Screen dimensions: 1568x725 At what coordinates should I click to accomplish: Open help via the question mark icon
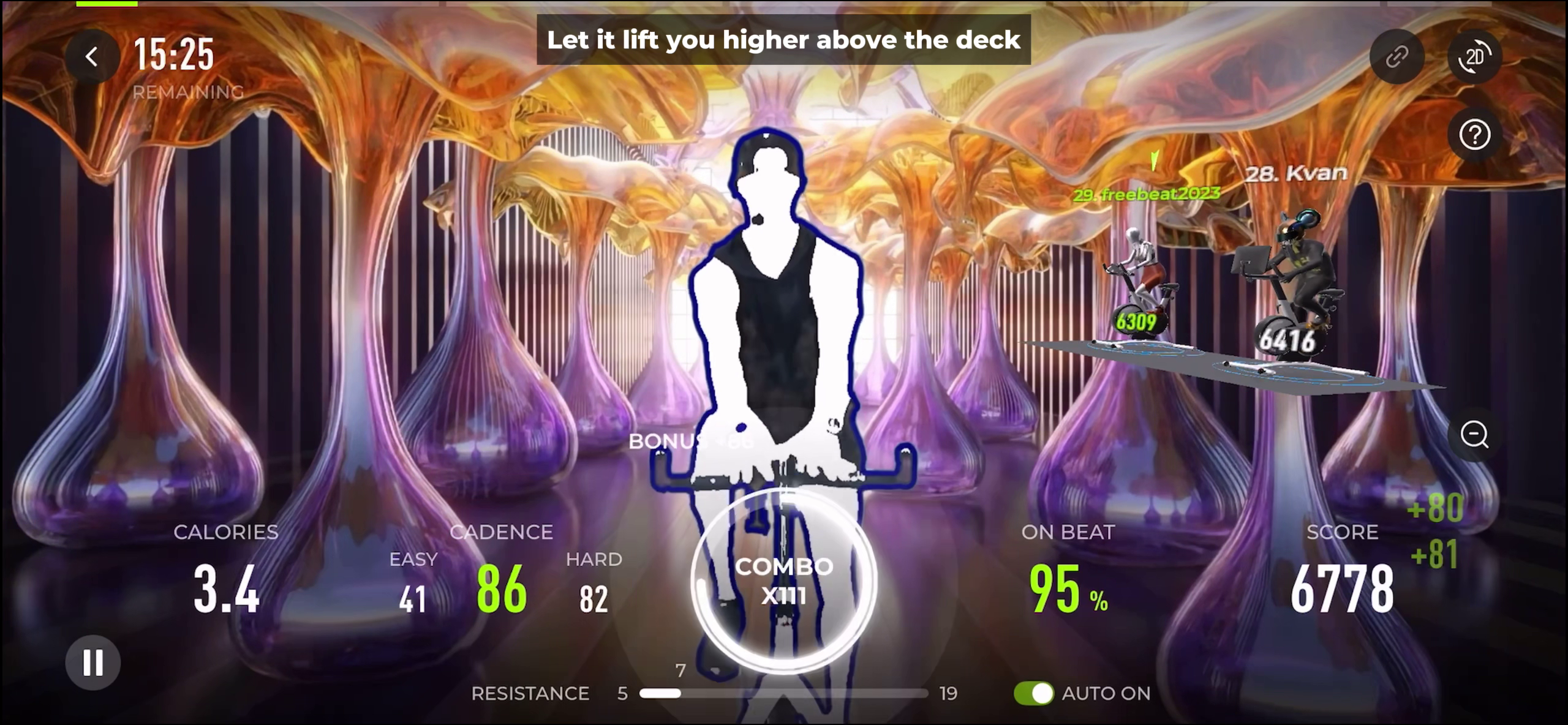1475,135
